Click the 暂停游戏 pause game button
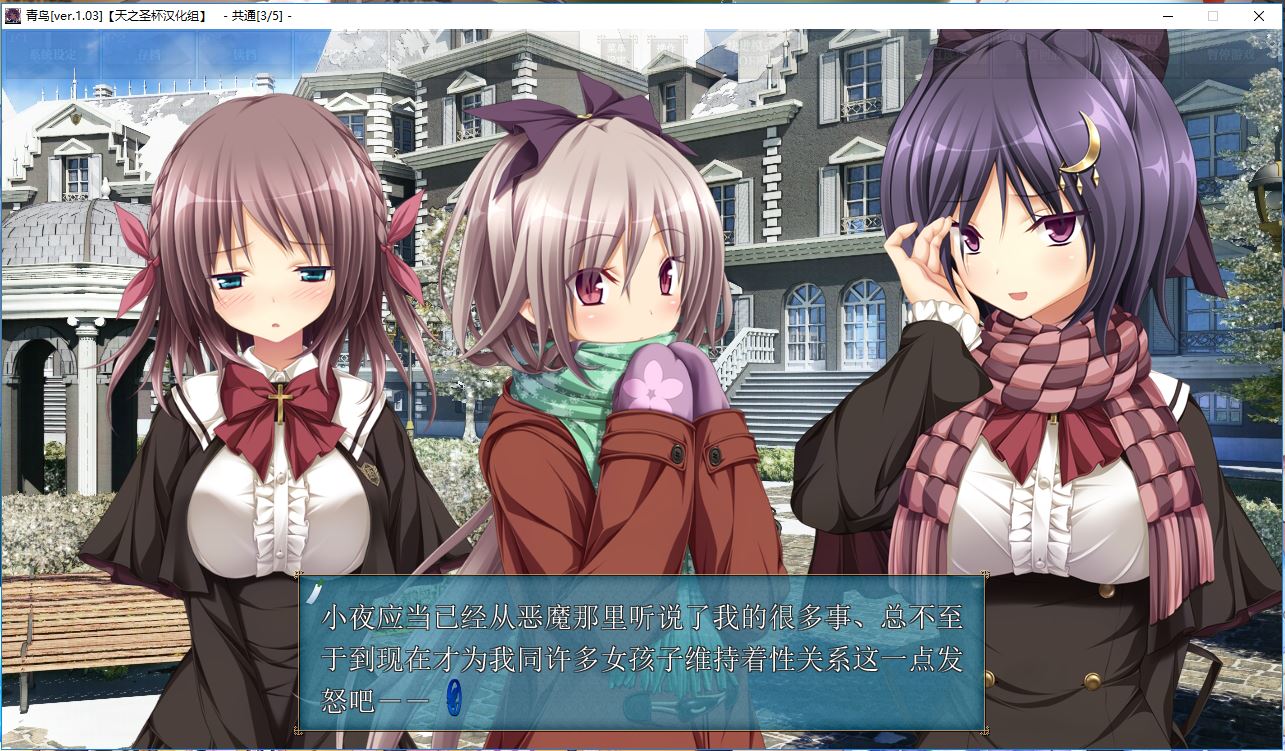The width and height of the screenshot is (1285, 751). coord(1226,55)
